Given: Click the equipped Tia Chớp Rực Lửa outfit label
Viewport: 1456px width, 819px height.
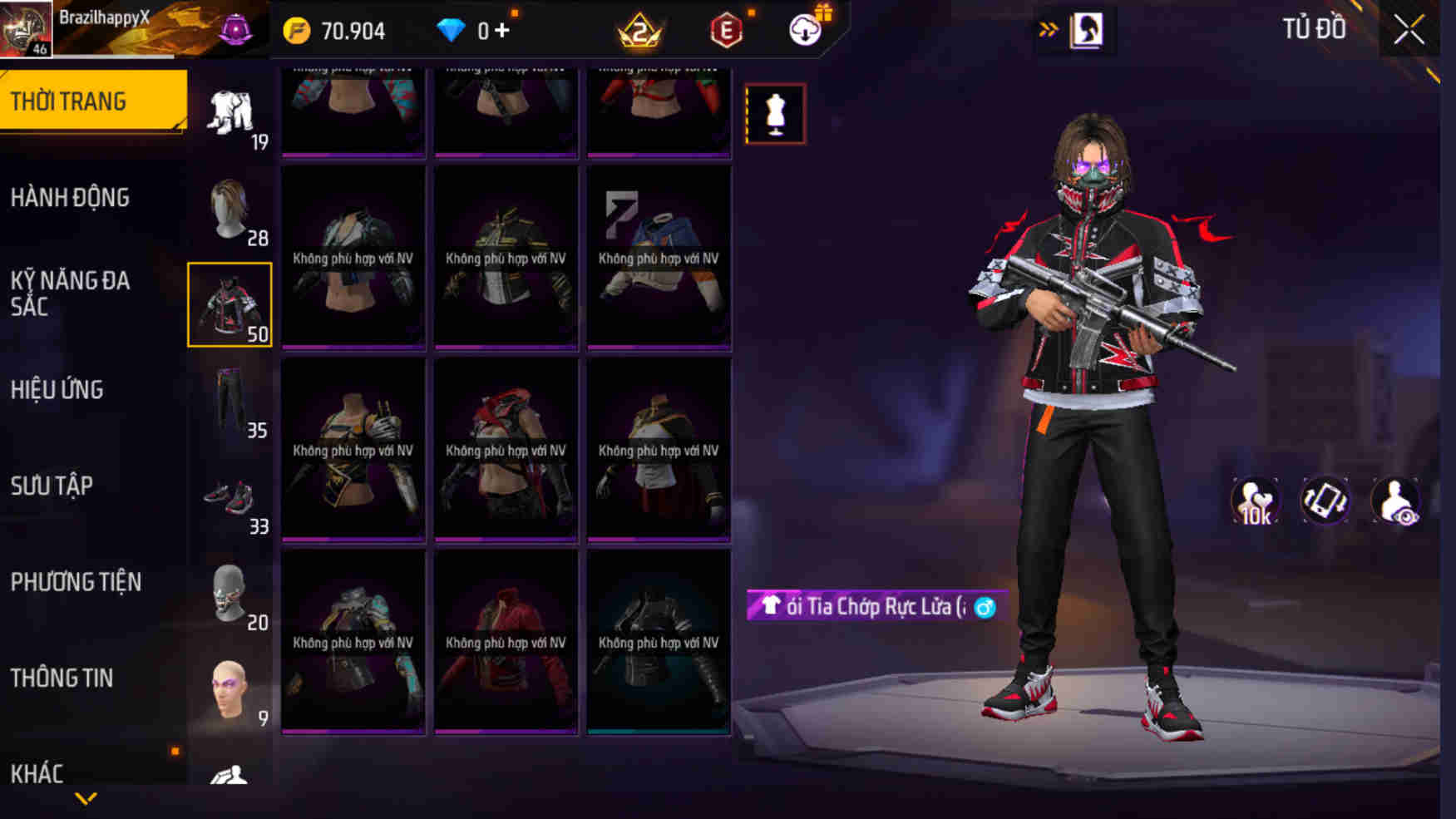Looking at the screenshot, I should pos(866,606).
